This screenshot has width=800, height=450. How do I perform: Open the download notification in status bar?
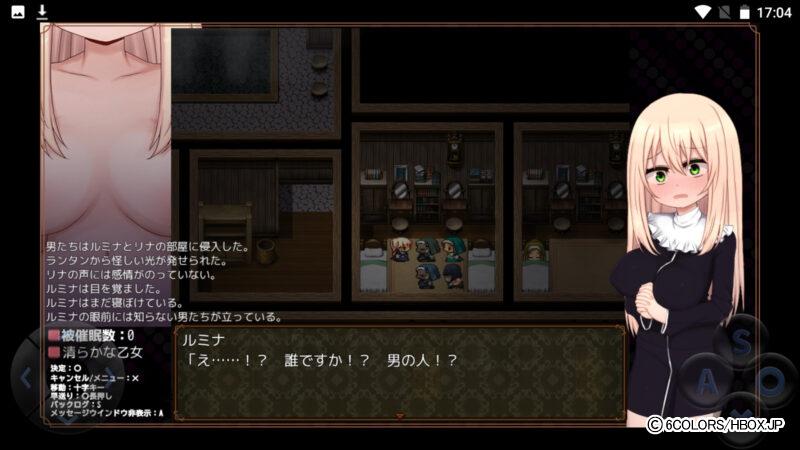point(42,12)
